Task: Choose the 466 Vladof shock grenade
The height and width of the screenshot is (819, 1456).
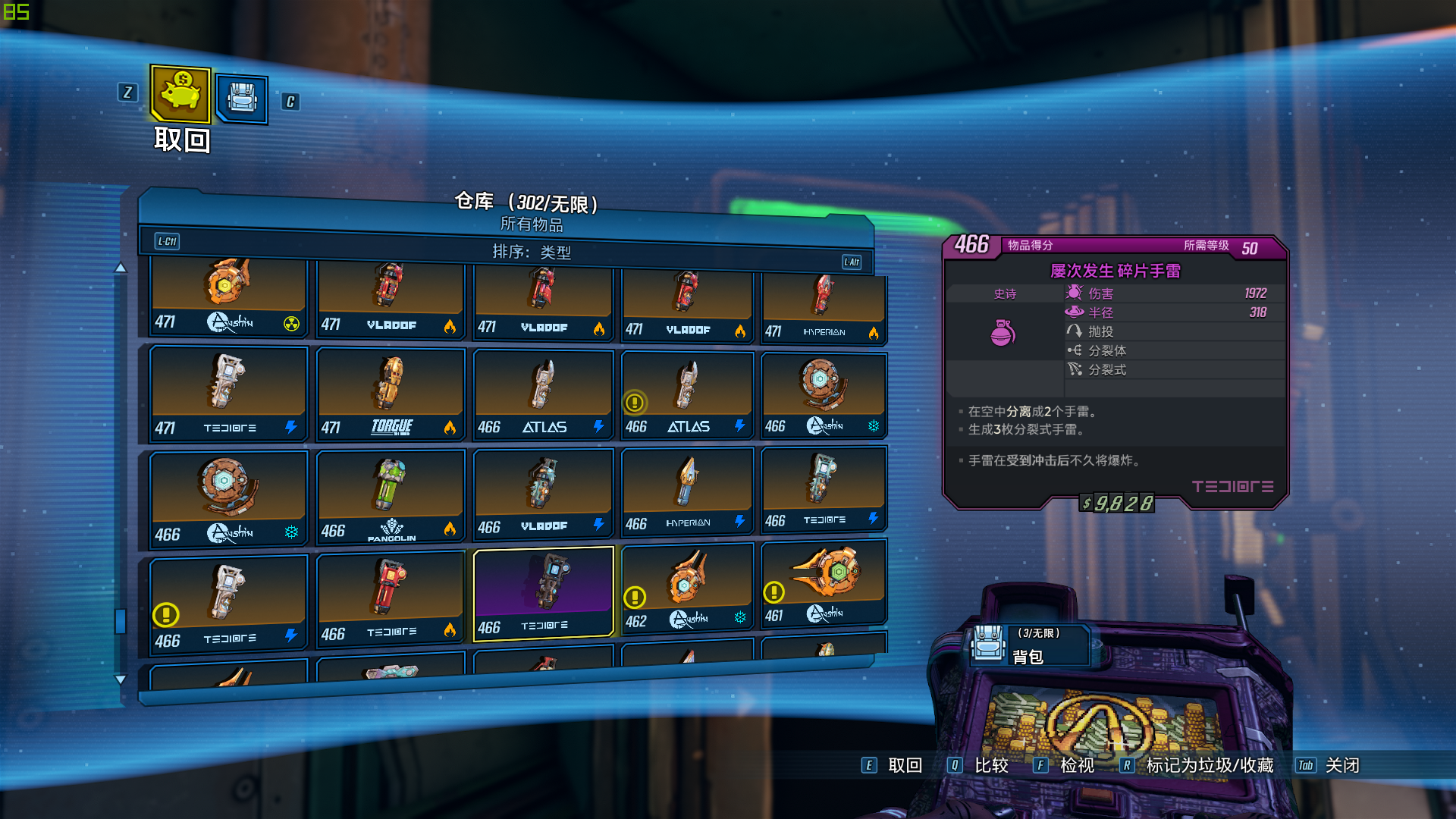Action: pos(542,493)
